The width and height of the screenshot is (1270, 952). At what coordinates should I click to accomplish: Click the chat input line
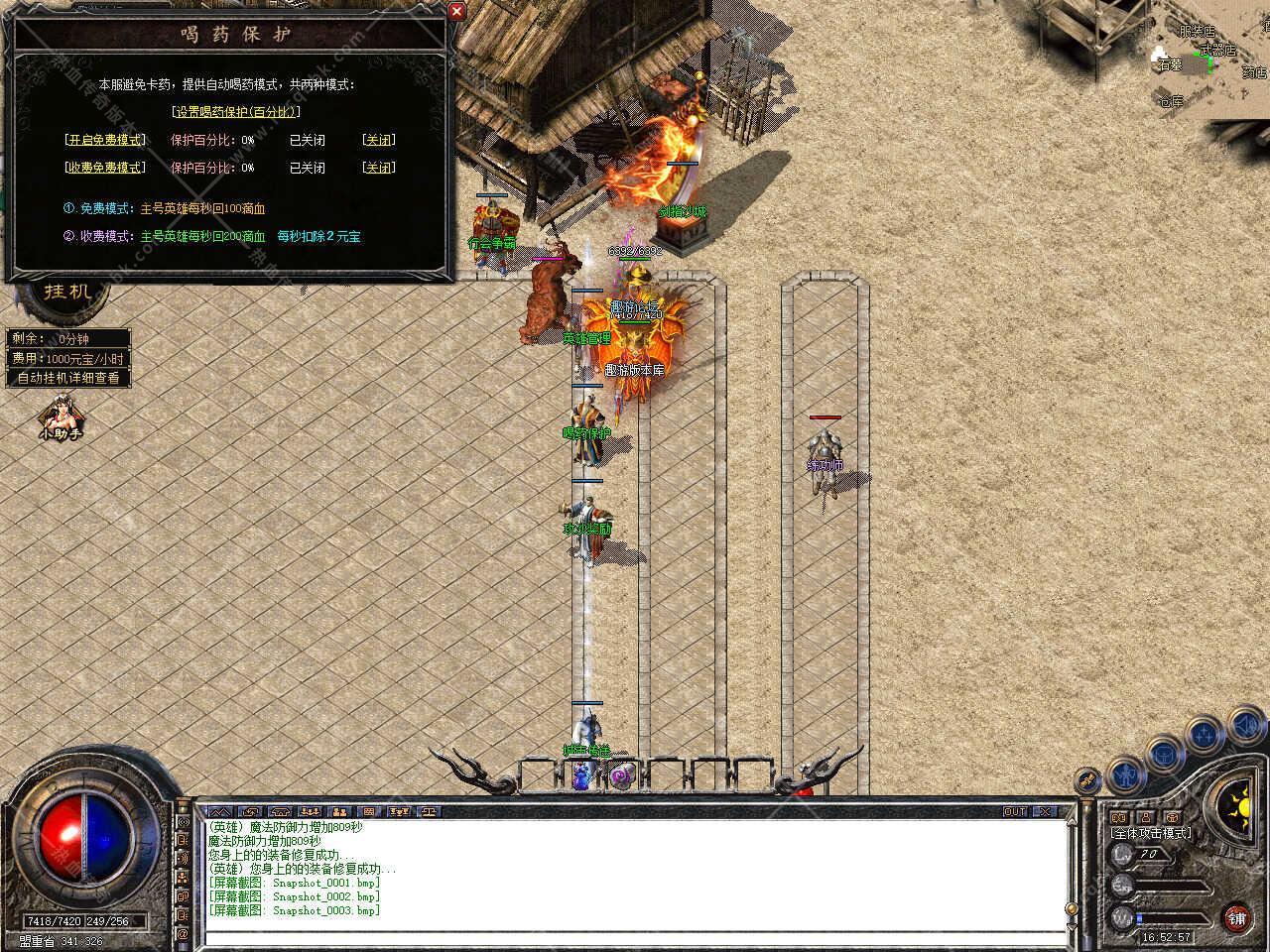(635, 937)
